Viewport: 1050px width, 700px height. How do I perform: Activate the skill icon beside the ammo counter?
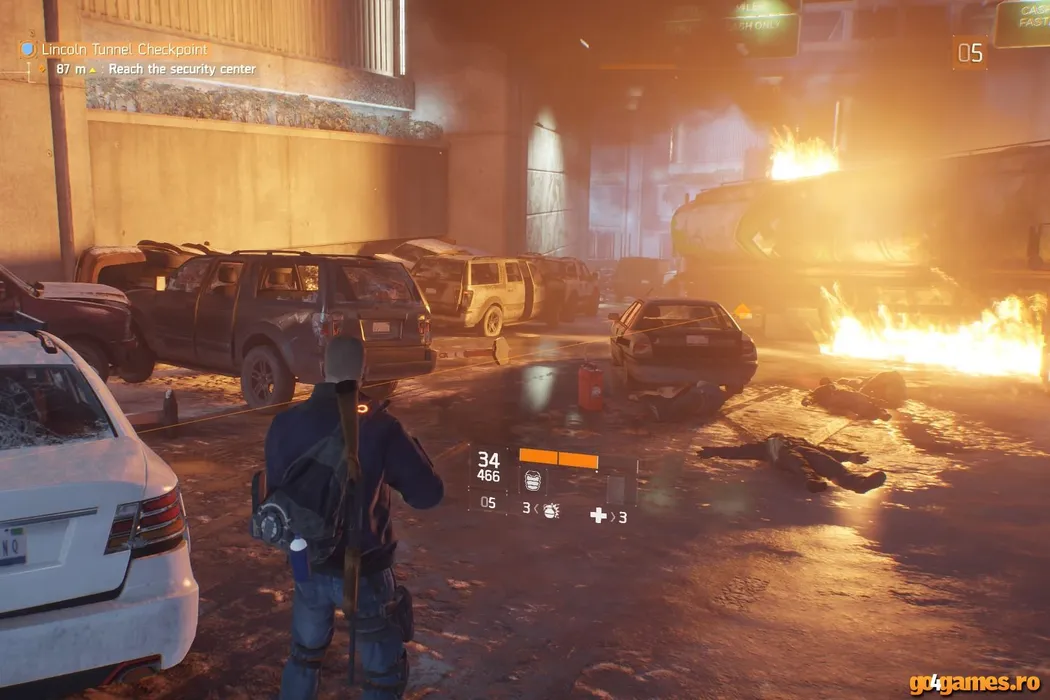click(x=534, y=480)
